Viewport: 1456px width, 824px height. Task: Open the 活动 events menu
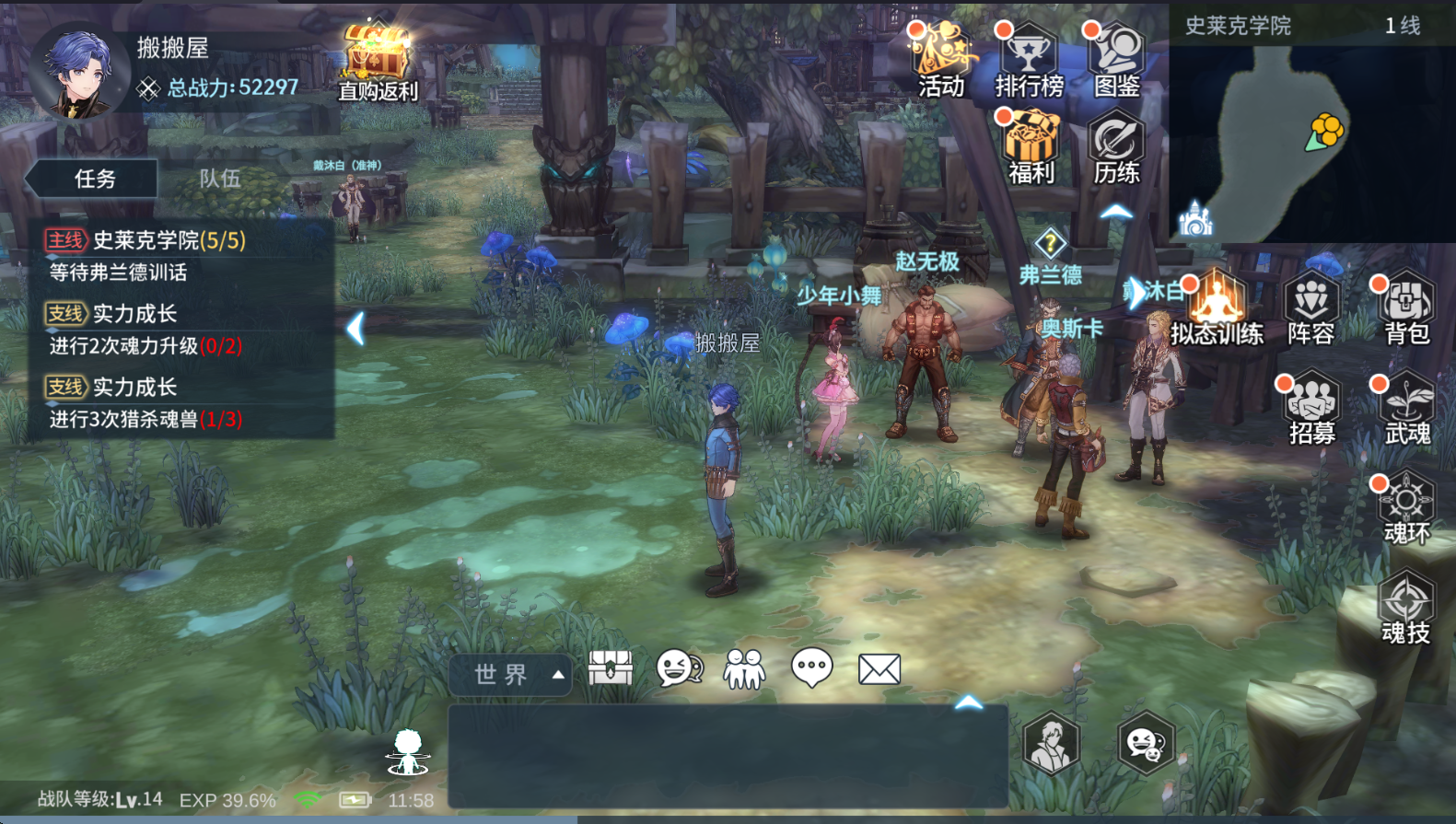(x=940, y=59)
